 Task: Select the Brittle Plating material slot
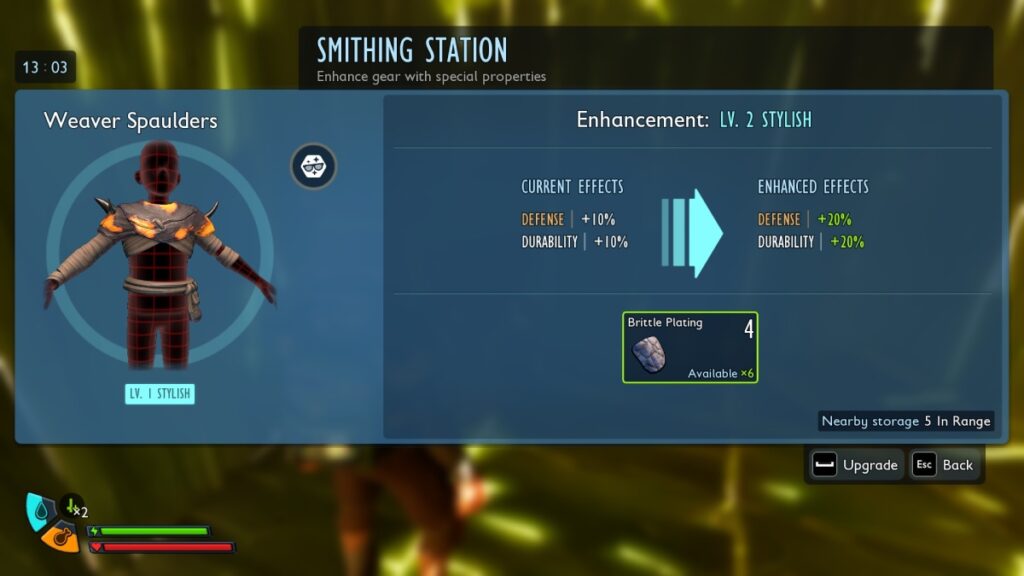(x=690, y=347)
